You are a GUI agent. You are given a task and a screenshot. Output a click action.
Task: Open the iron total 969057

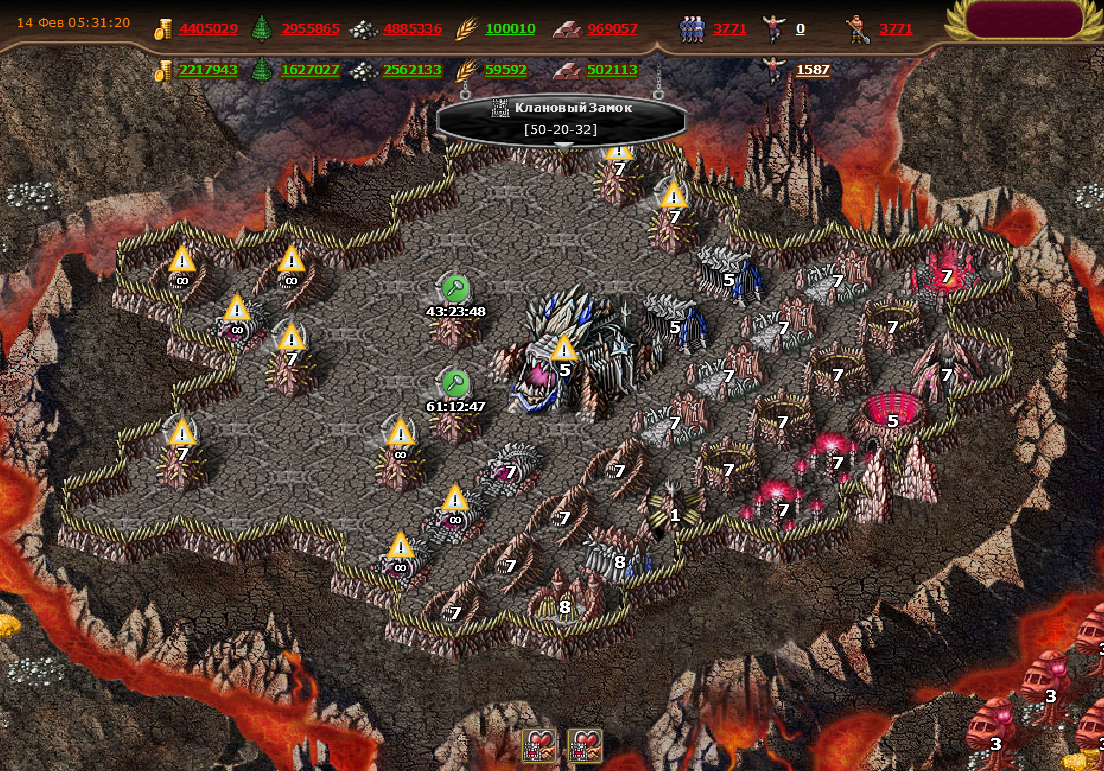[x=612, y=29]
